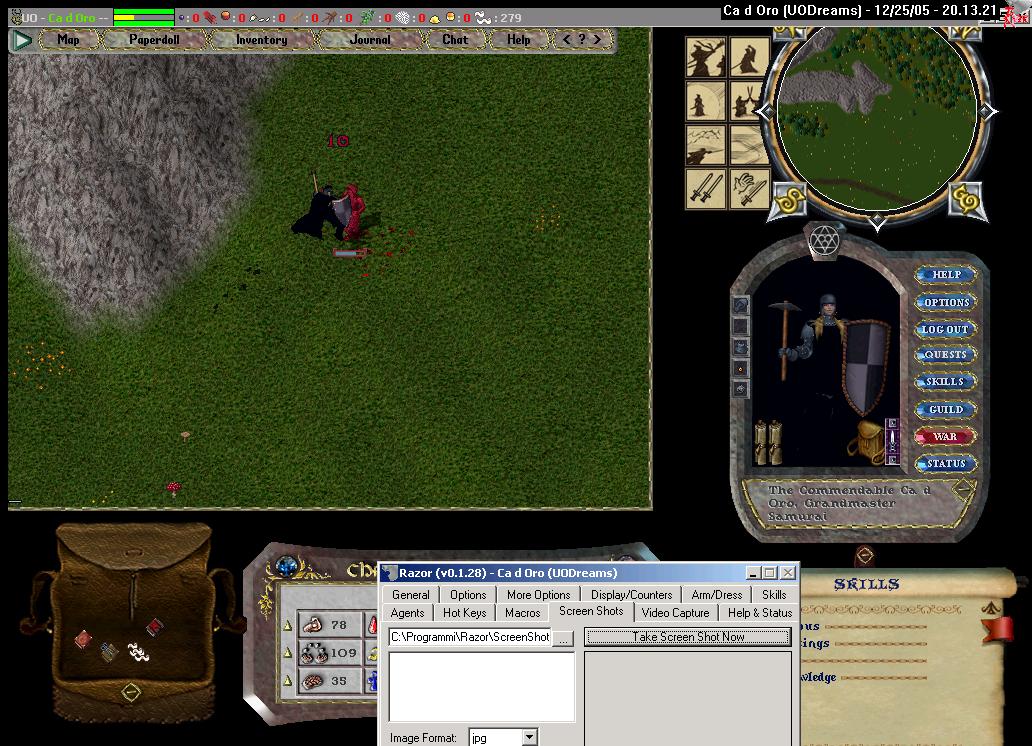Toggle the WAR mode button

point(945,437)
